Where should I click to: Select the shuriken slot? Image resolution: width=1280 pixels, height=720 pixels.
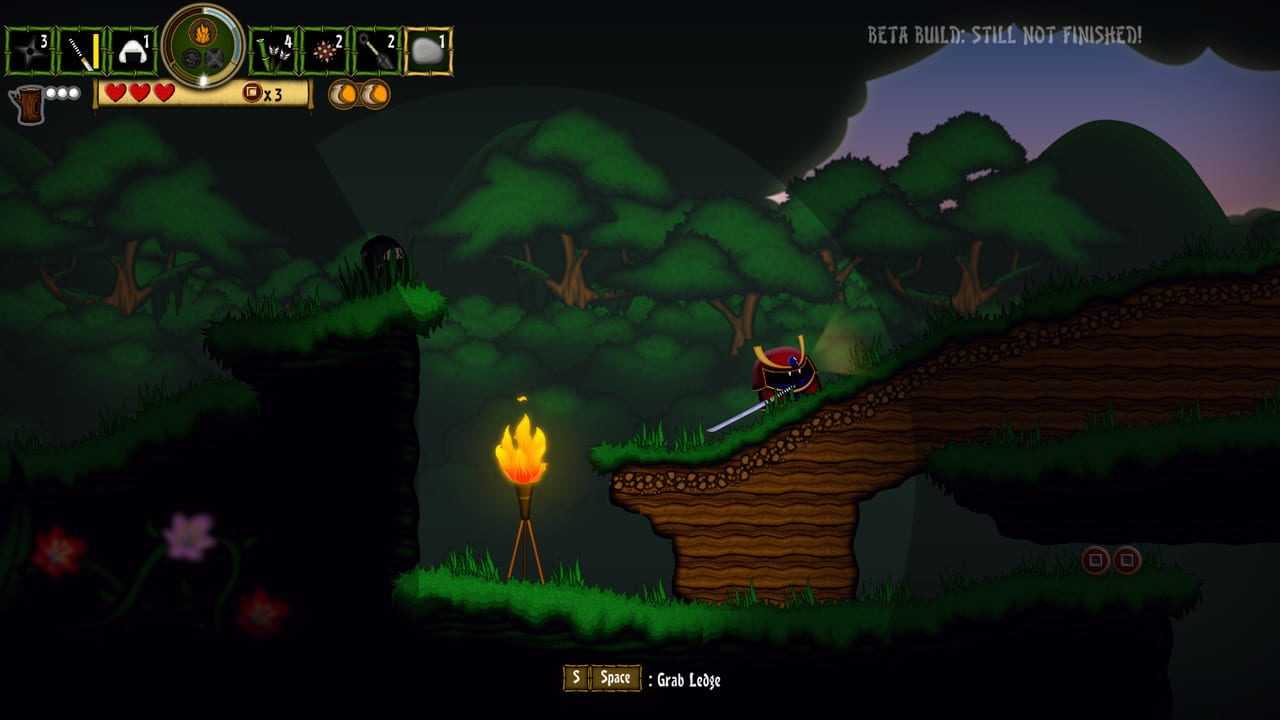pyautogui.click(x=30, y=51)
